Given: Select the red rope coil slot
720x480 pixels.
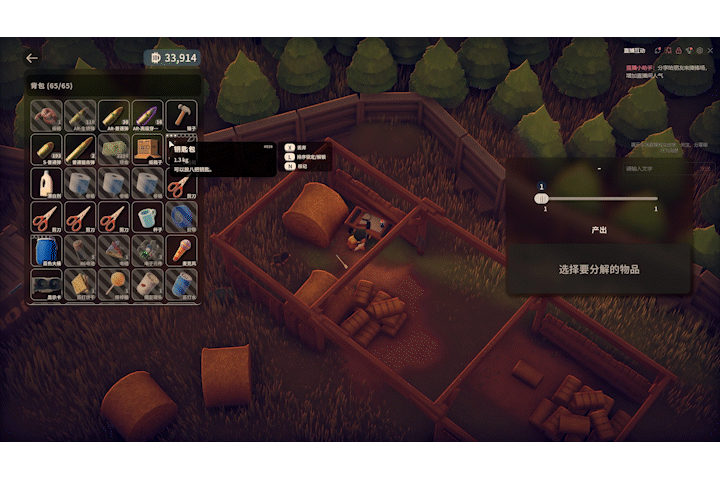Looking at the screenshot, I should click(x=46, y=116).
